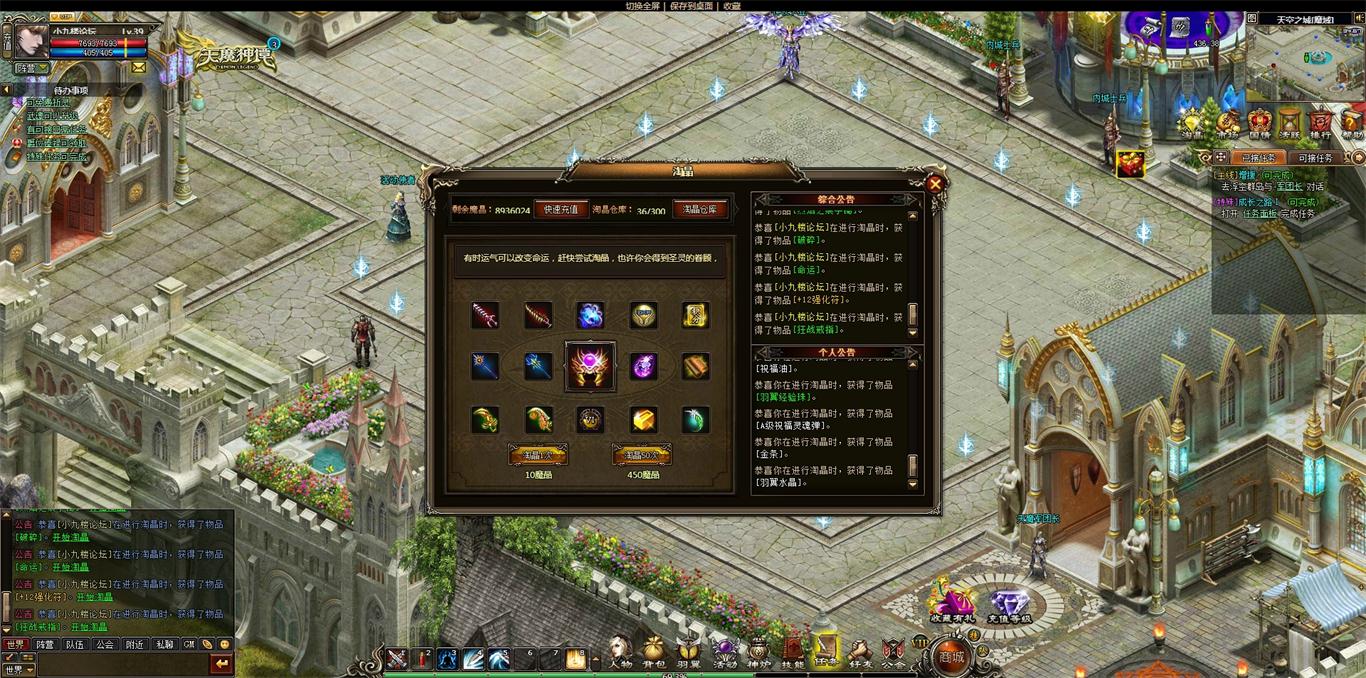Open the 任务 quest scroll
This screenshot has height=678, width=1366.
[x=826, y=653]
